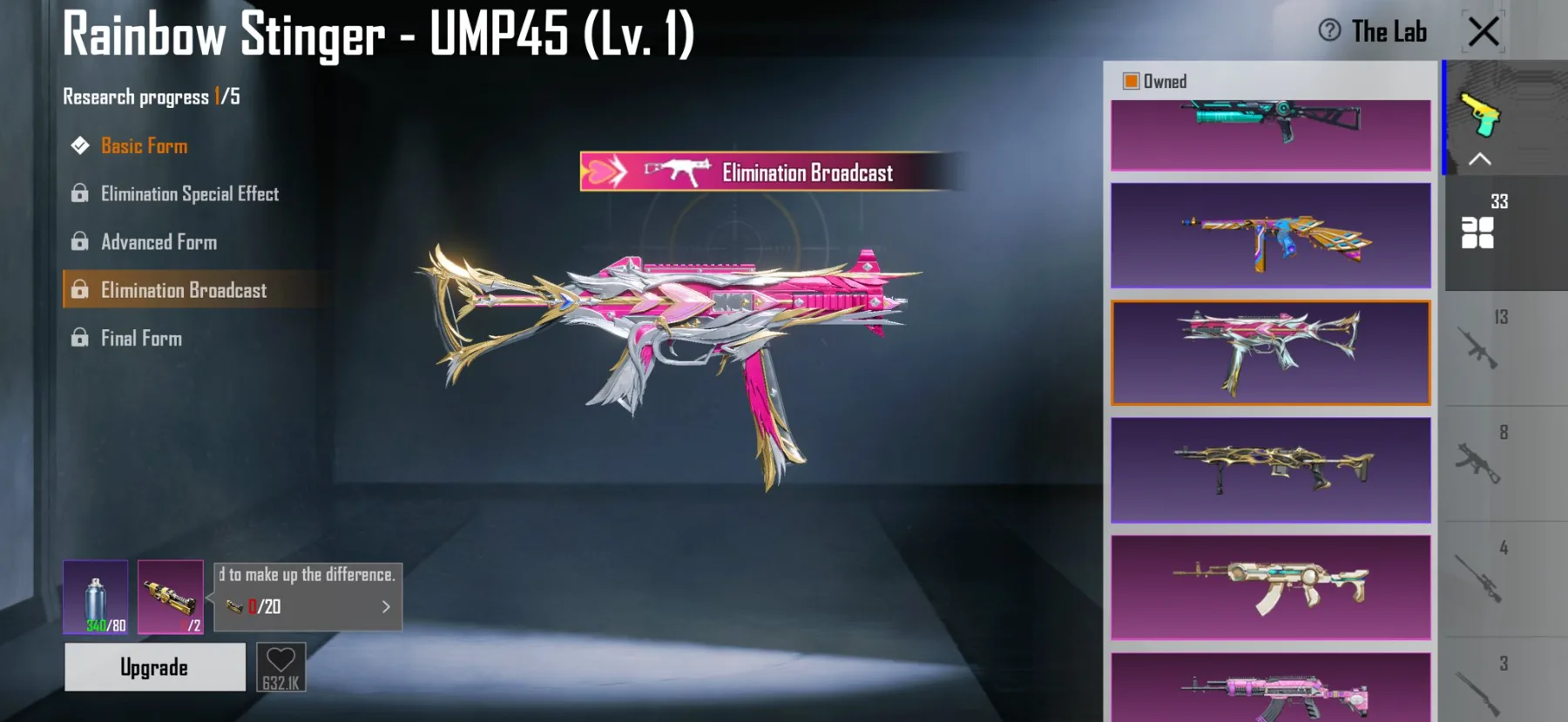This screenshot has height=722, width=1568.
Task: Select the paint can material slot
Action: point(96,597)
